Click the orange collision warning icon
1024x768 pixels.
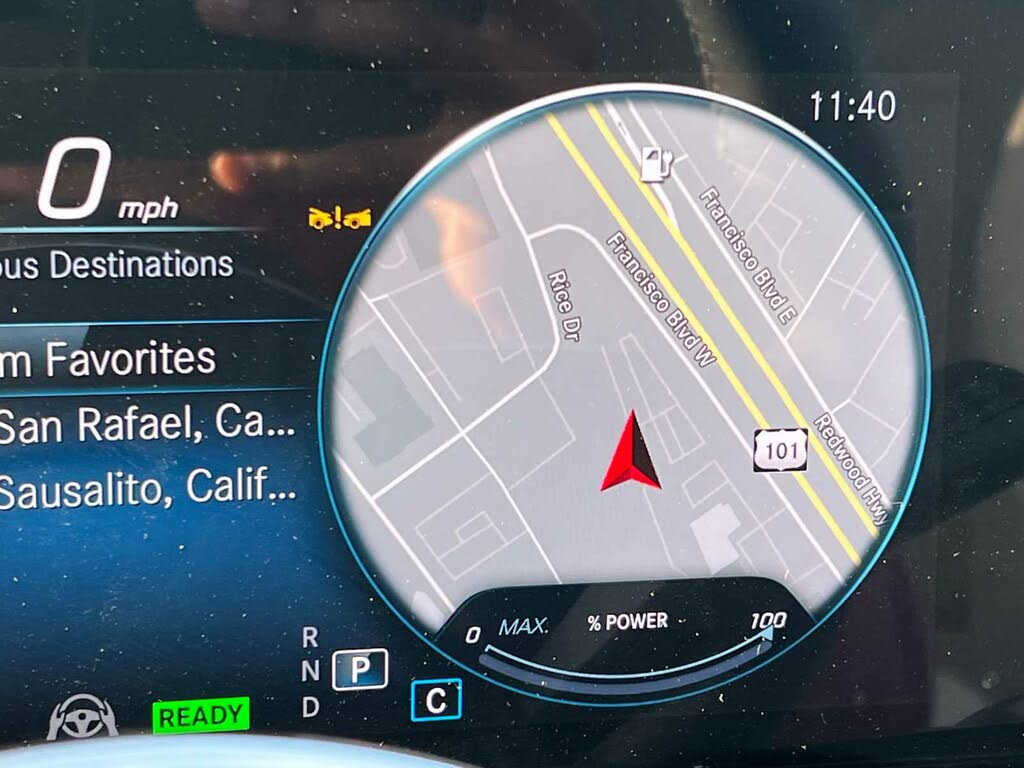(339, 216)
